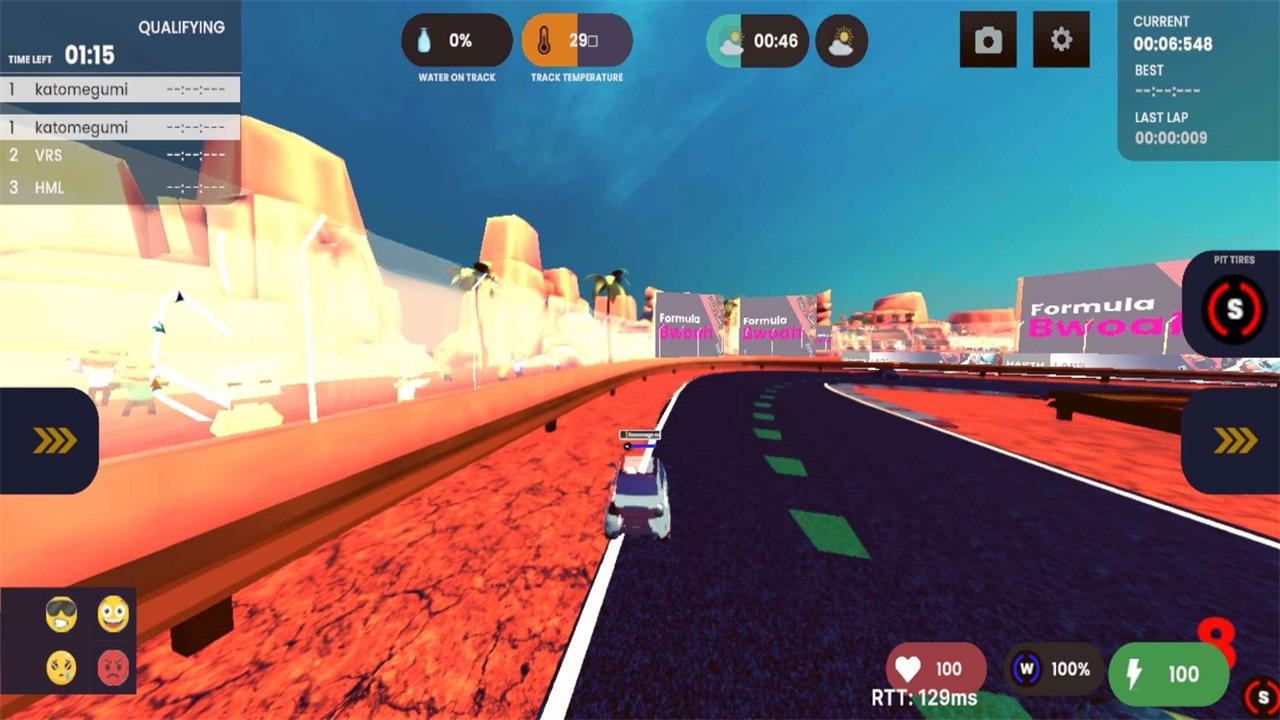
Task: Select HML in the qualifying standings
Action: 120,188
